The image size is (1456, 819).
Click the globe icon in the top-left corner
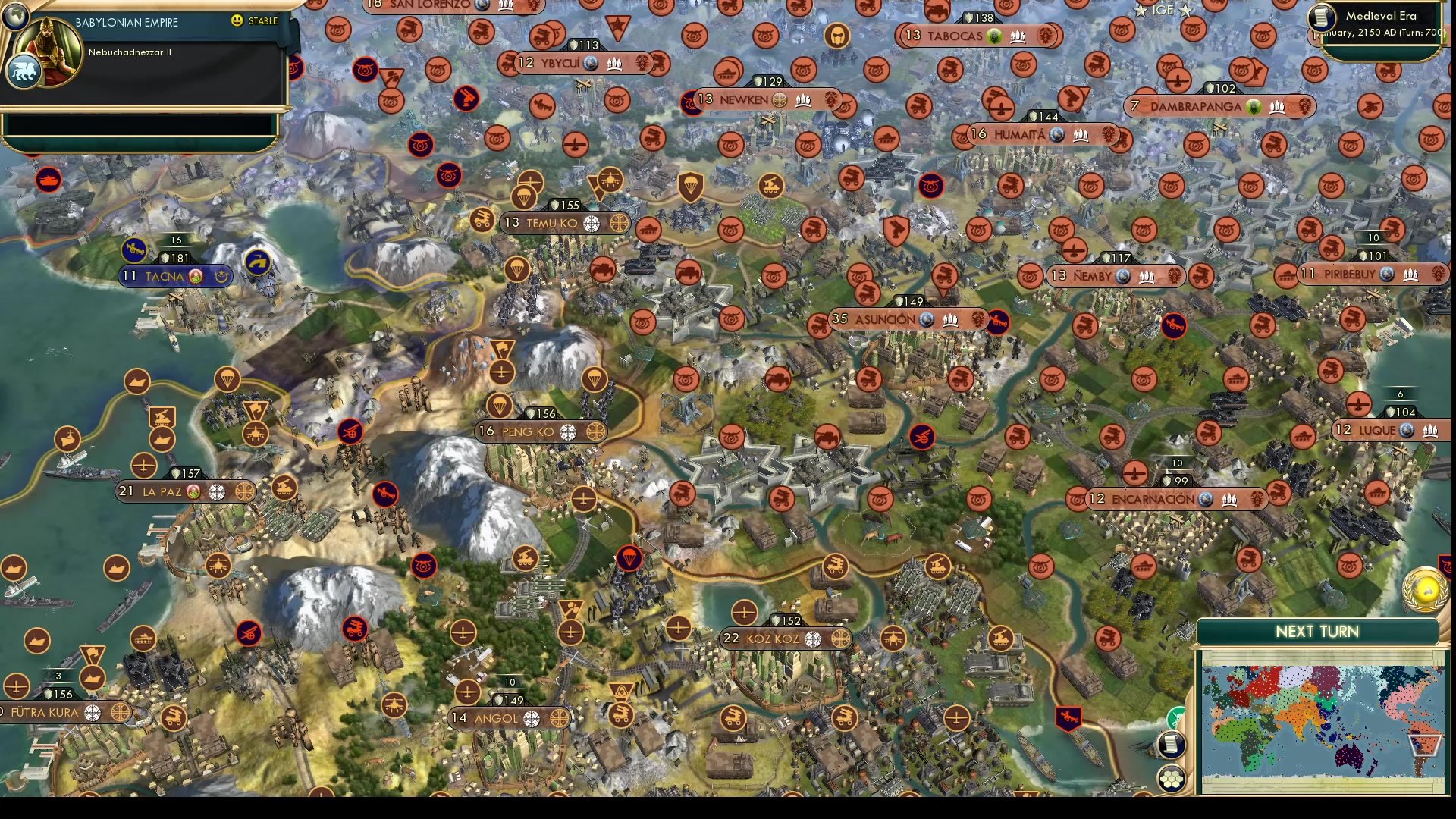(14, 17)
